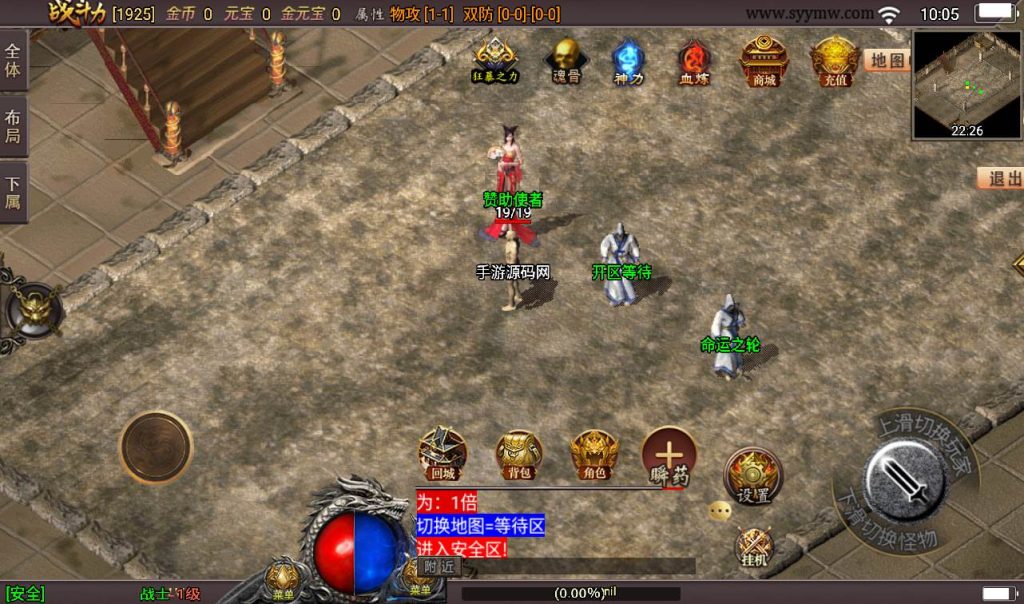The width and height of the screenshot is (1024, 604).
Task: Select the blue 神力 icon
Action: coord(628,61)
